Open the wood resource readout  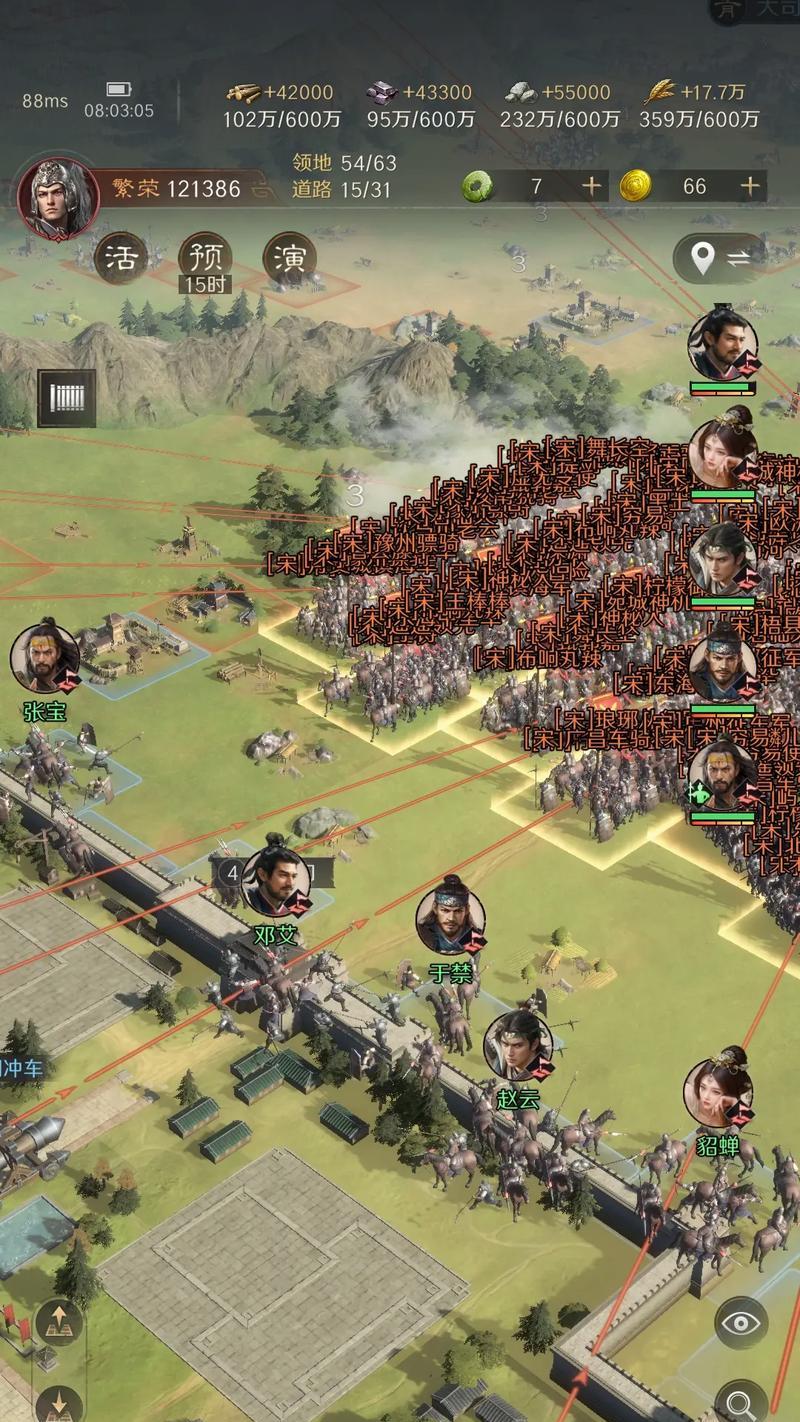click(281, 105)
